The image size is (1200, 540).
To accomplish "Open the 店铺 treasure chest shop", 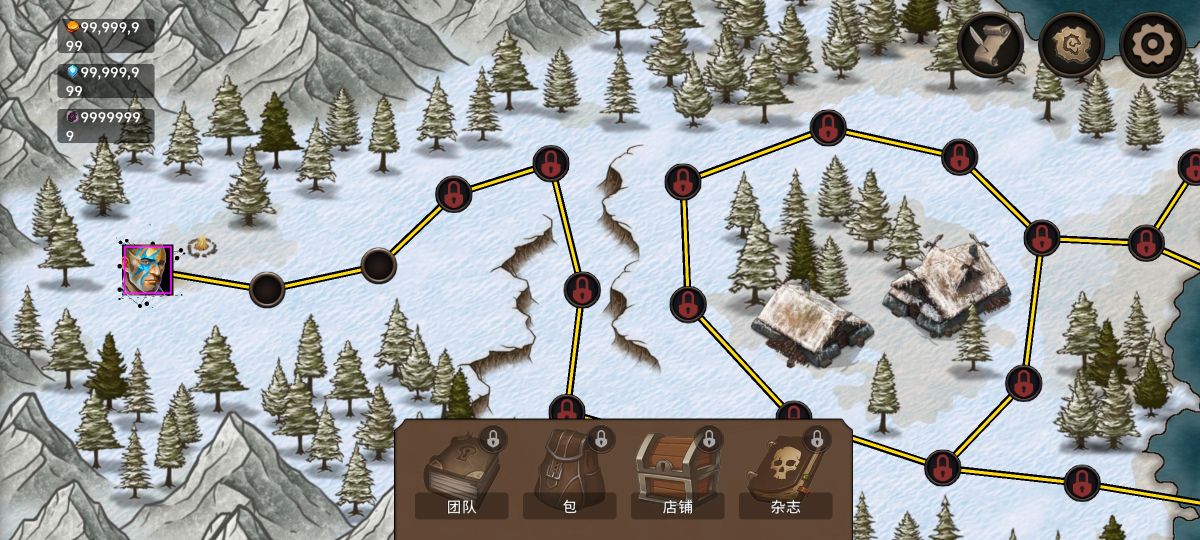I will [677, 472].
